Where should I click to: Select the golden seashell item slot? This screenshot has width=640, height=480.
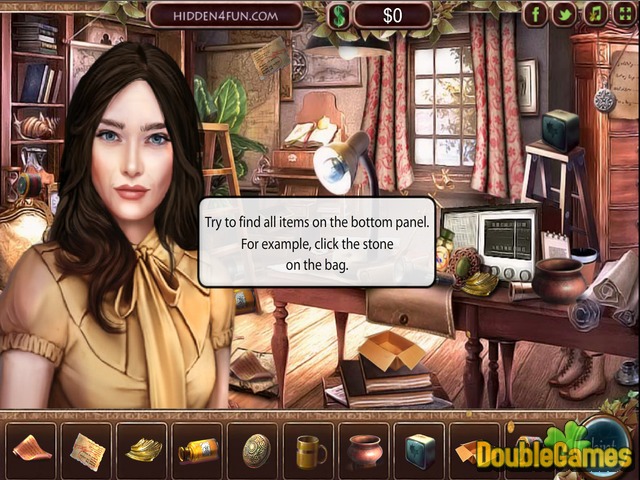[x=142, y=447]
